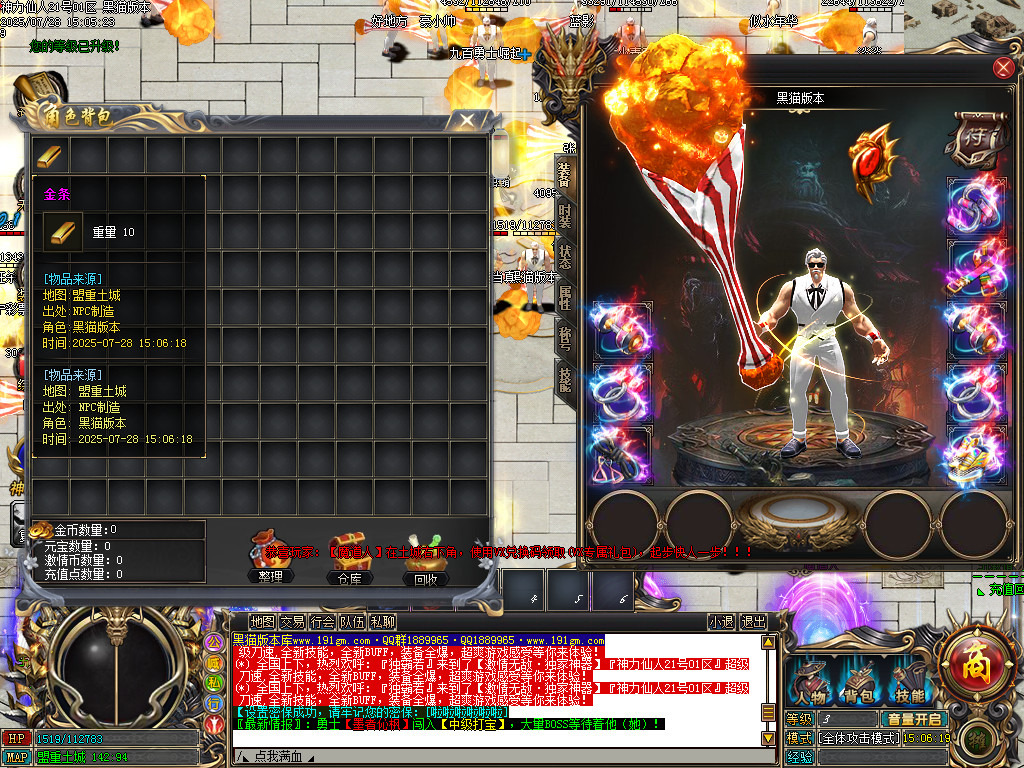Click the 退出 exit button

pyautogui.click(x=753, y=622)
